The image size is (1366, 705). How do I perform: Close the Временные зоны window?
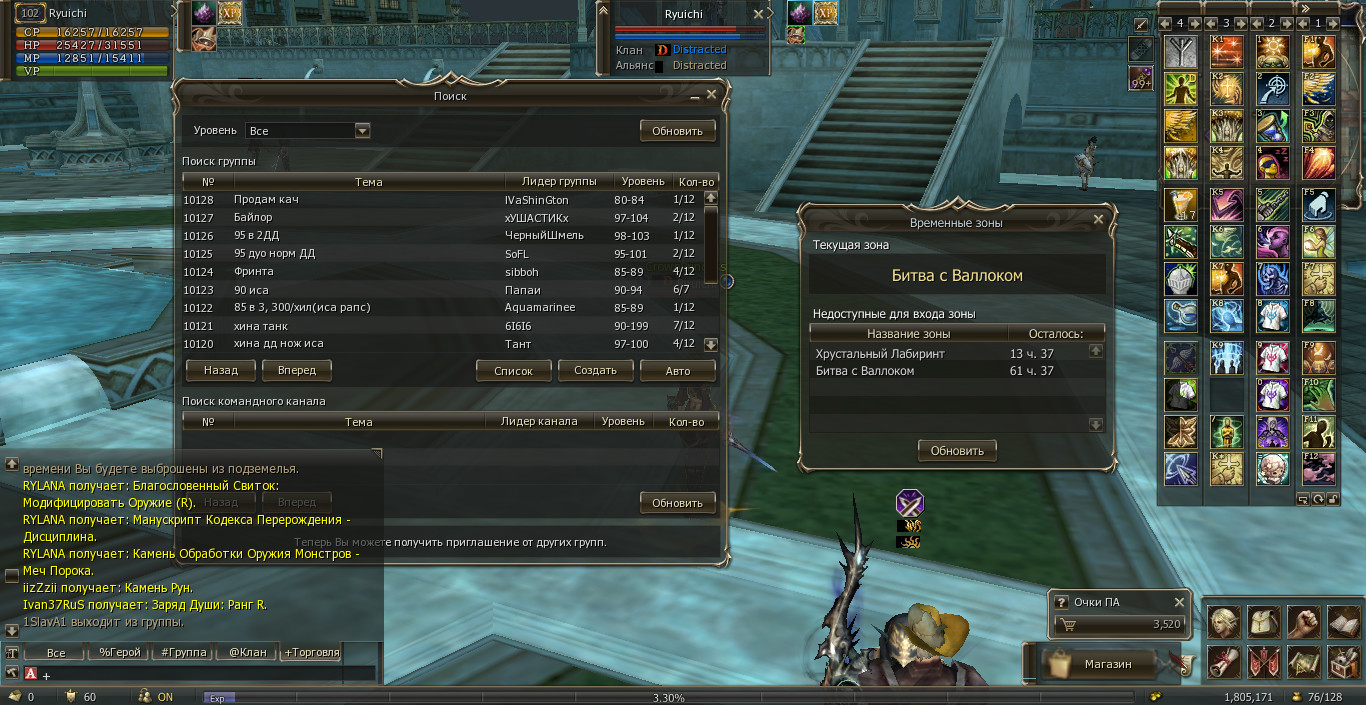(x=1099, y=219)
